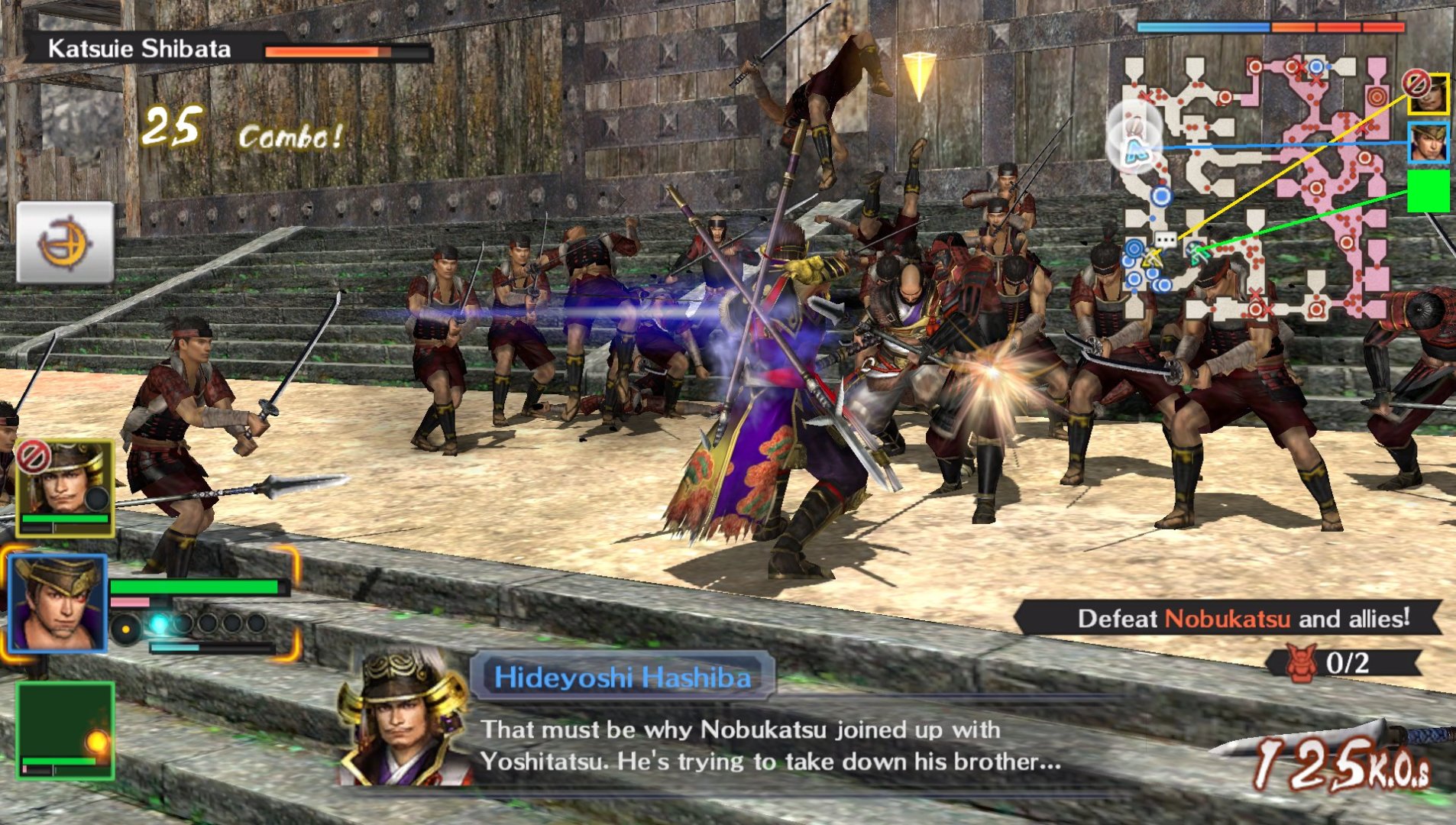Click the plain green square linked to the minimap

(1428, 190)
